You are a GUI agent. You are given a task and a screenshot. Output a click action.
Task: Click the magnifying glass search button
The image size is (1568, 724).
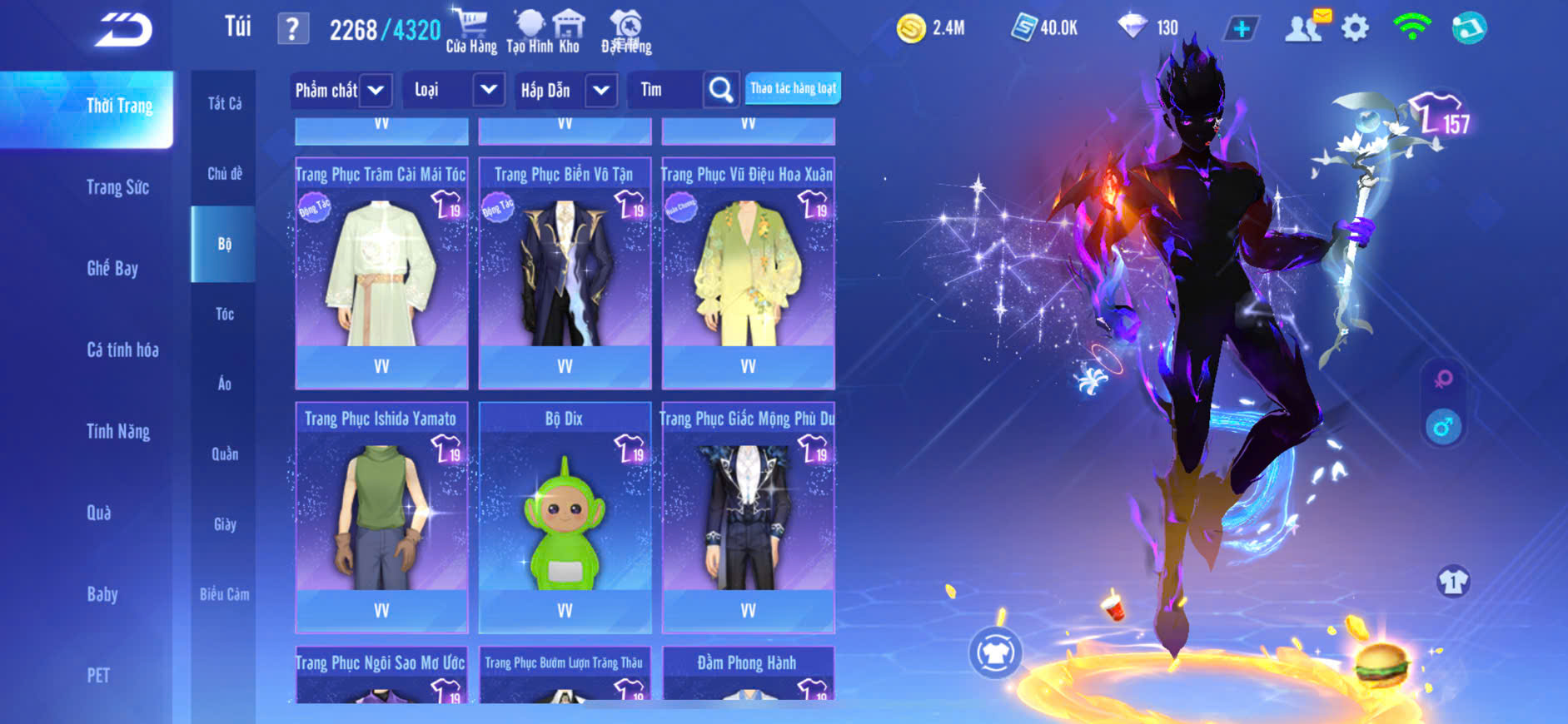click(x=721, y=90)
